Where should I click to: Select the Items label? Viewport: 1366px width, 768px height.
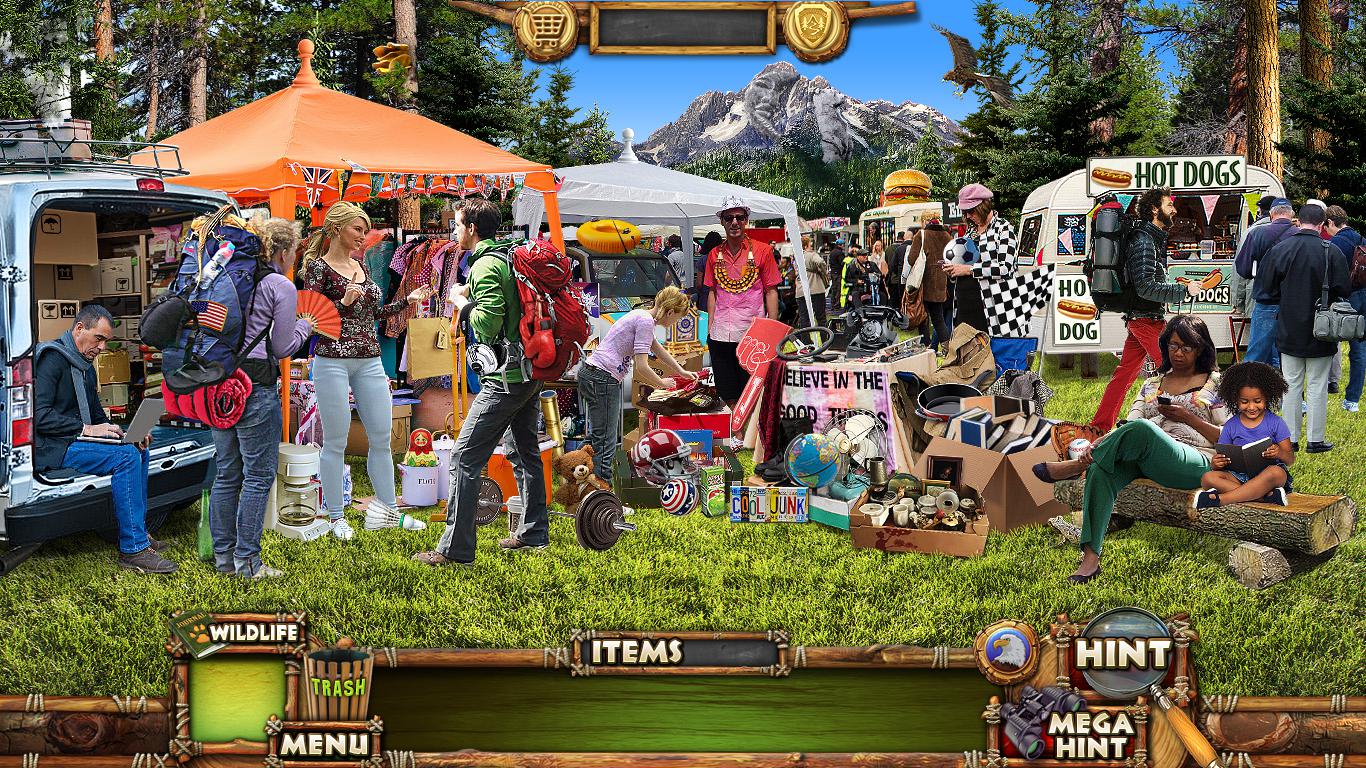click(636, 652)
